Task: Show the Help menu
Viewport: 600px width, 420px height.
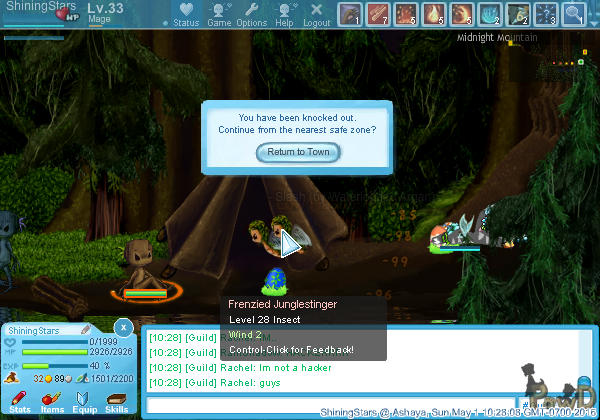Action: click(x=284, y=15)
